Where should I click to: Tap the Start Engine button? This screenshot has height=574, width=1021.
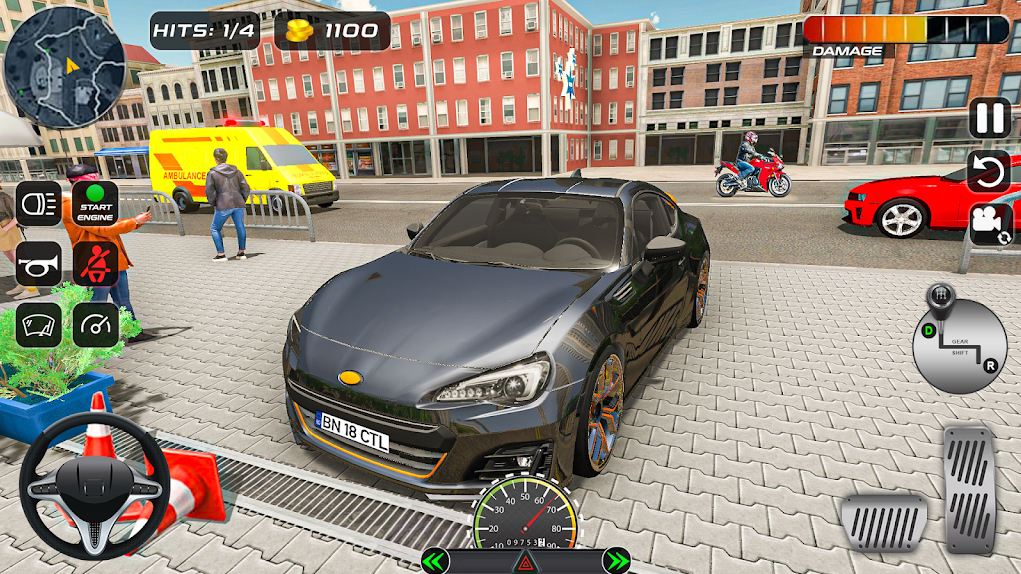point(95,203)
